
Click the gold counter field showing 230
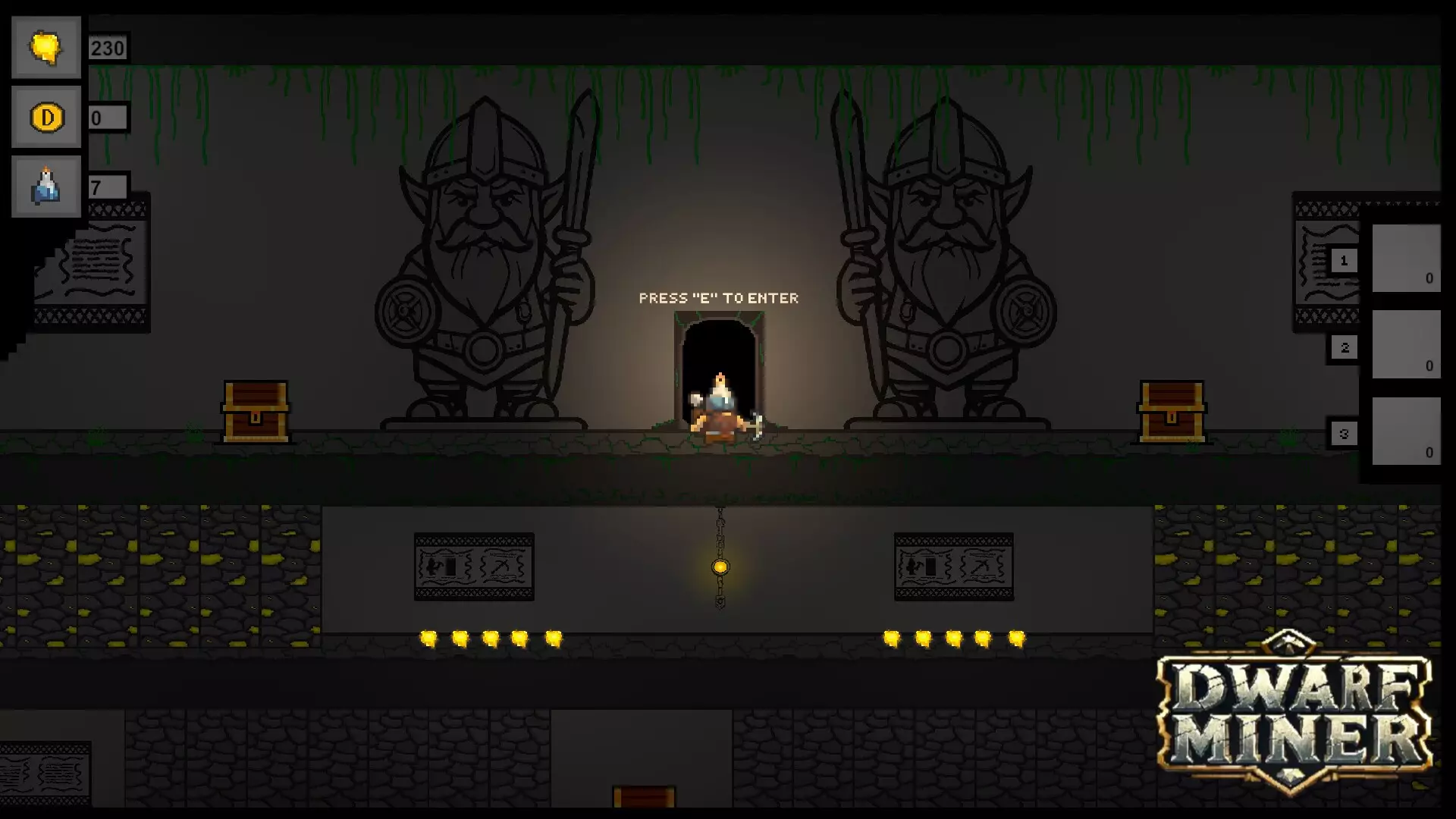click(x=107, y=47)
